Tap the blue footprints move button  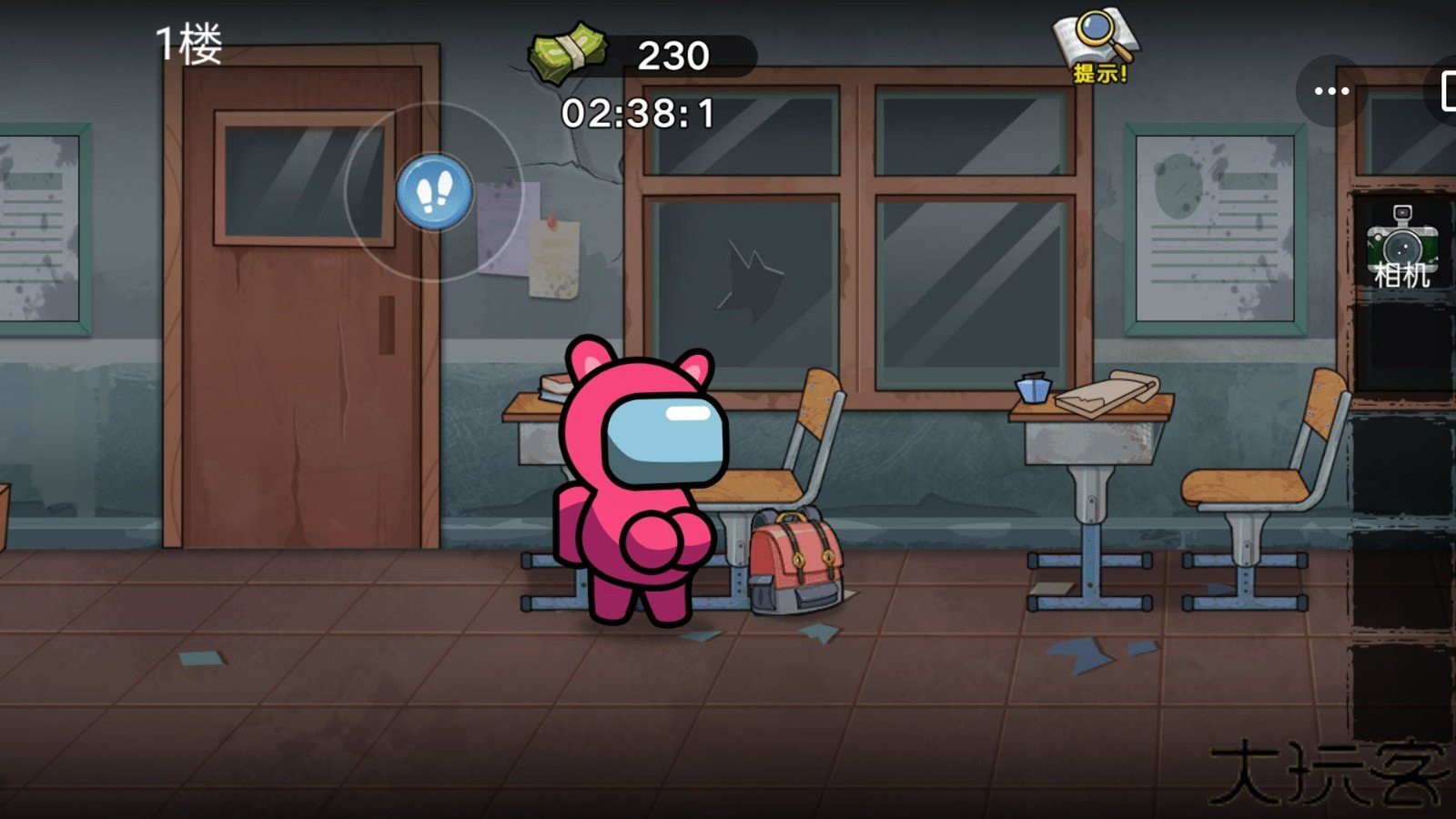point(435,192)
